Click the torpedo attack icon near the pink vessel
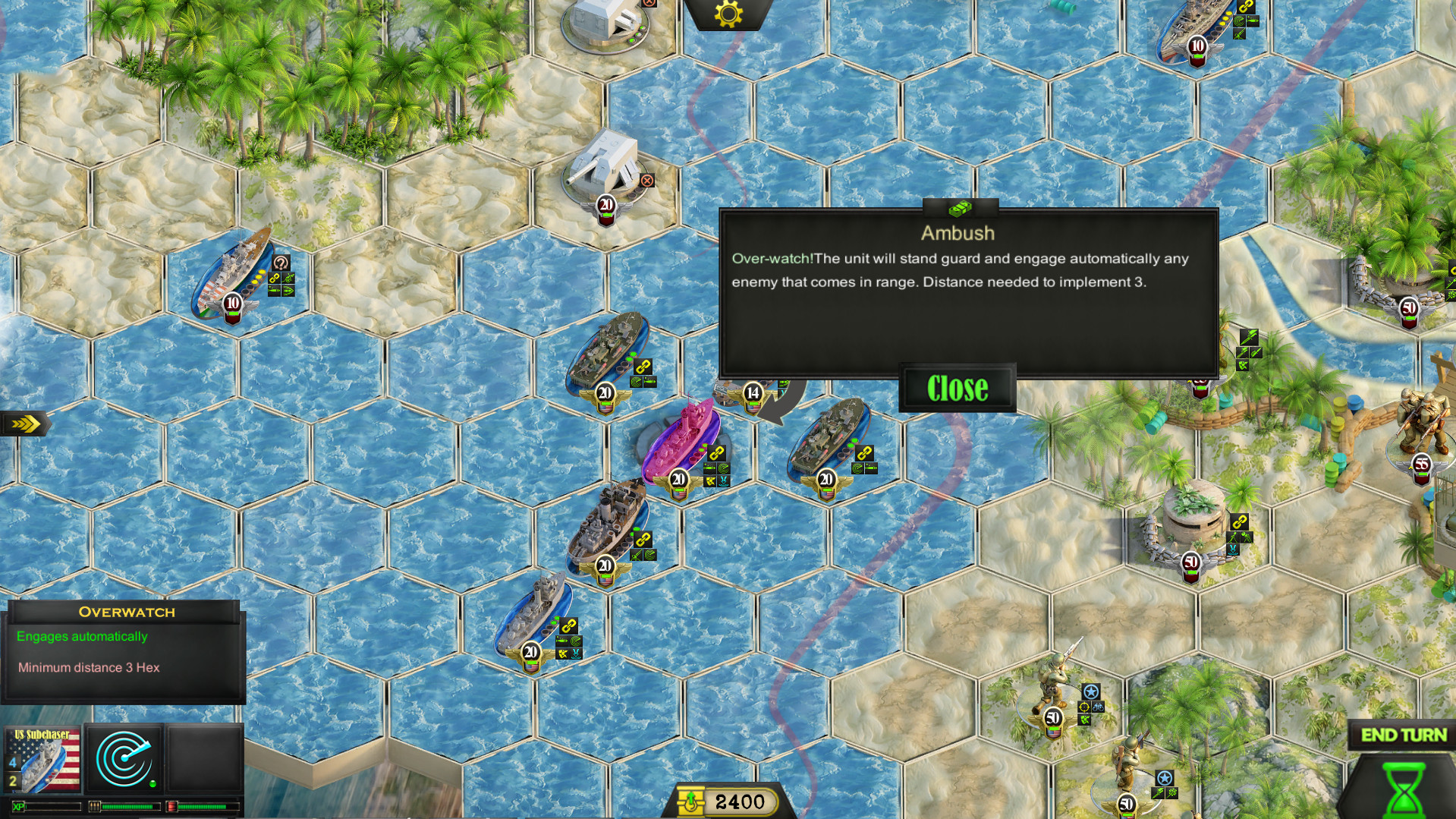This screenshot has height=819, width=1456. click(710, 467)
